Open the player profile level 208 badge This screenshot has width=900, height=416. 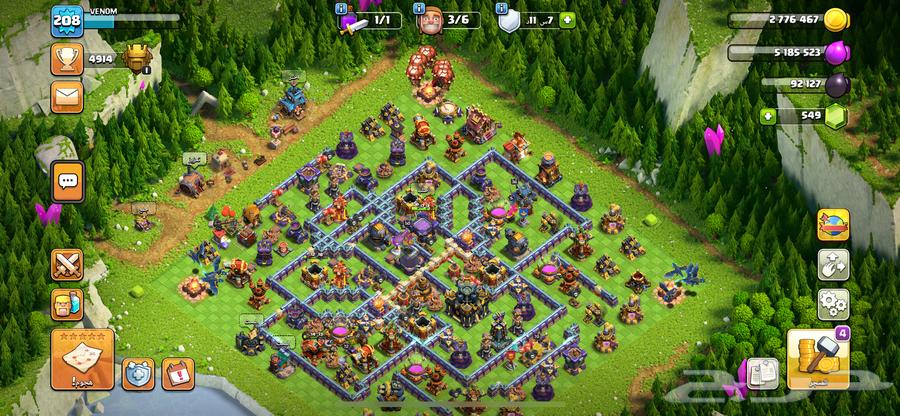coord(66,21)
